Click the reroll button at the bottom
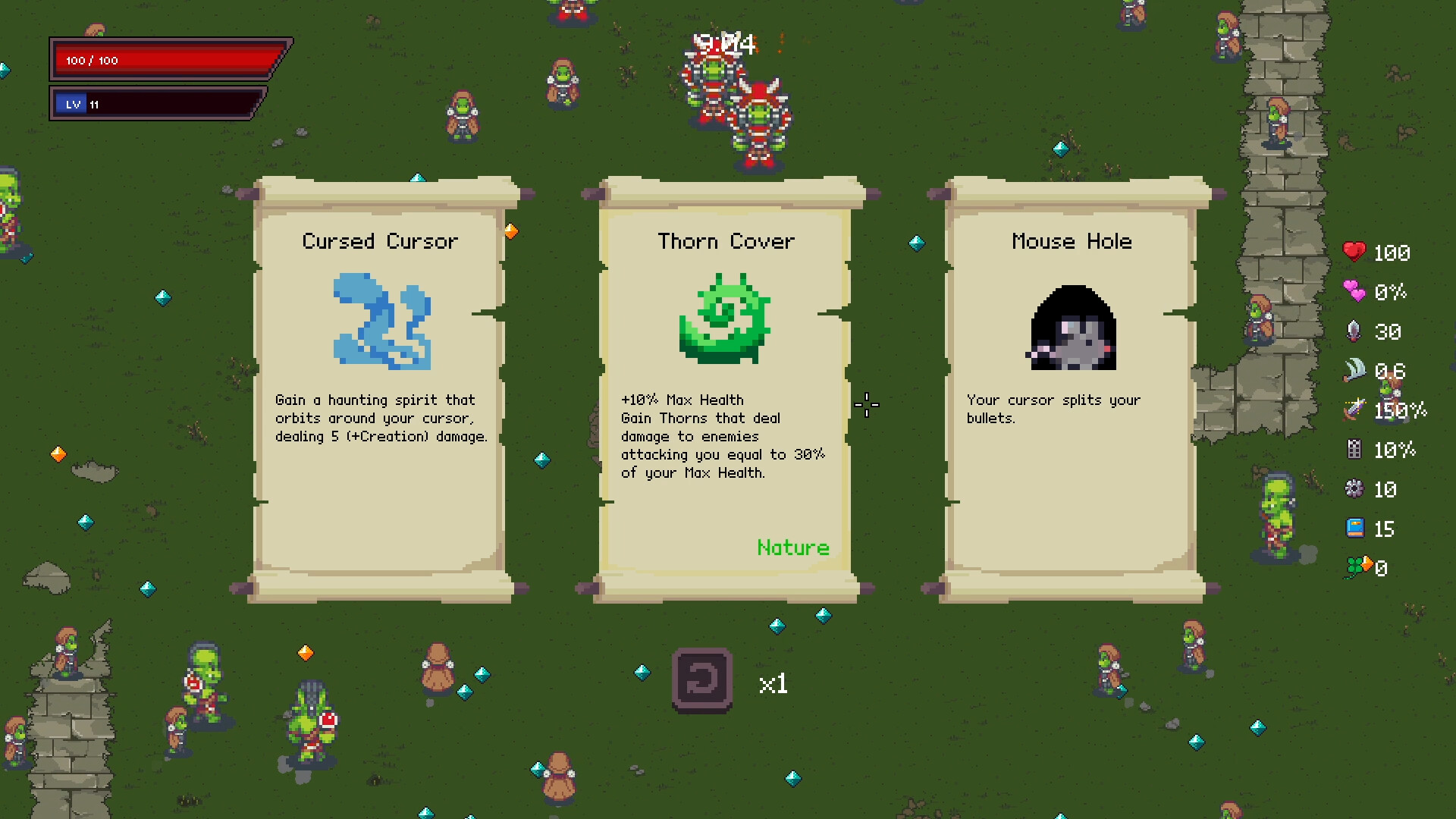This screenshot has width=1456, height=819. coord(702,681)
